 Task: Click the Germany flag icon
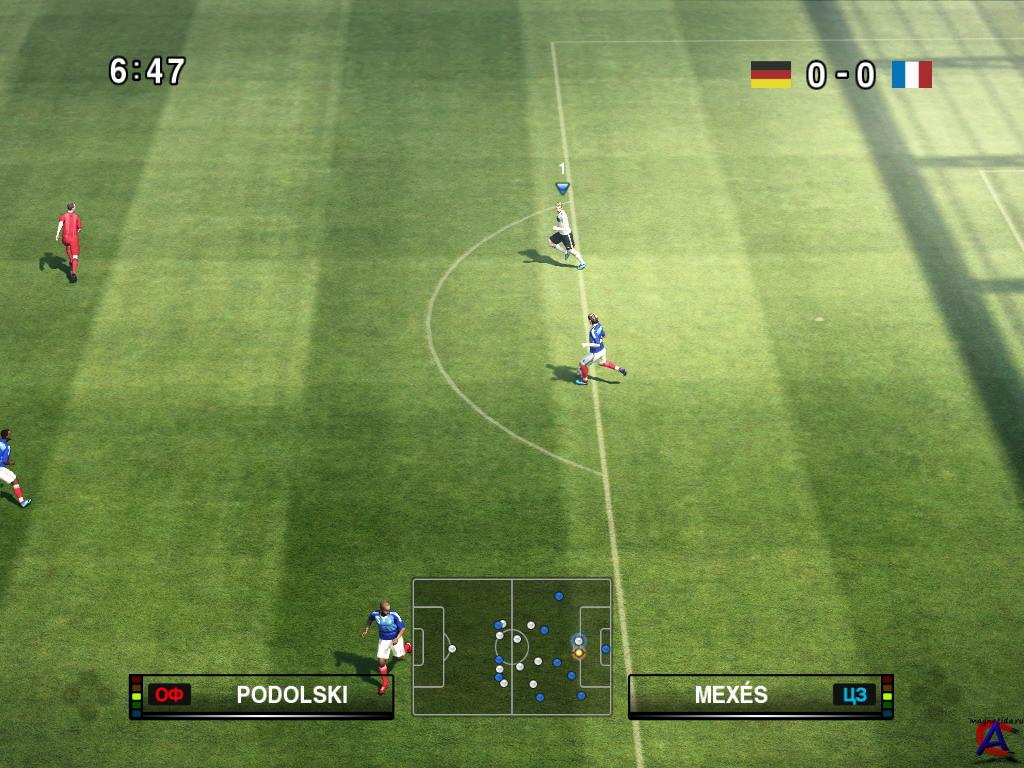click(x=771, y=75)
